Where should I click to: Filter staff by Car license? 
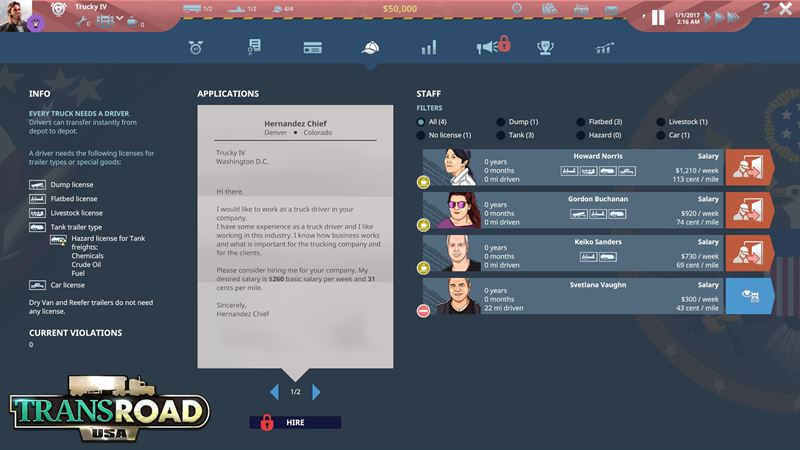point(661,135)
